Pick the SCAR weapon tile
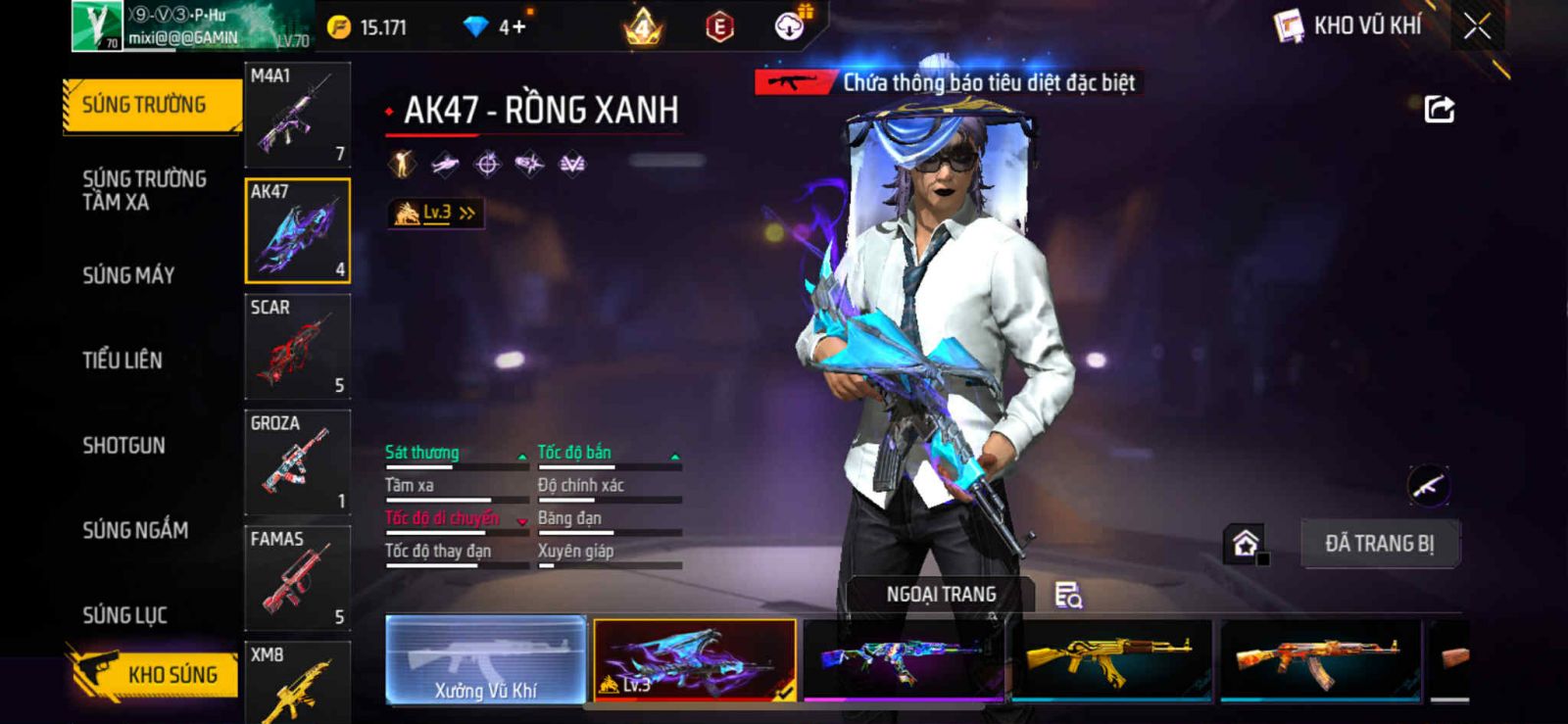1568x724 pixels. coord(297,347)
